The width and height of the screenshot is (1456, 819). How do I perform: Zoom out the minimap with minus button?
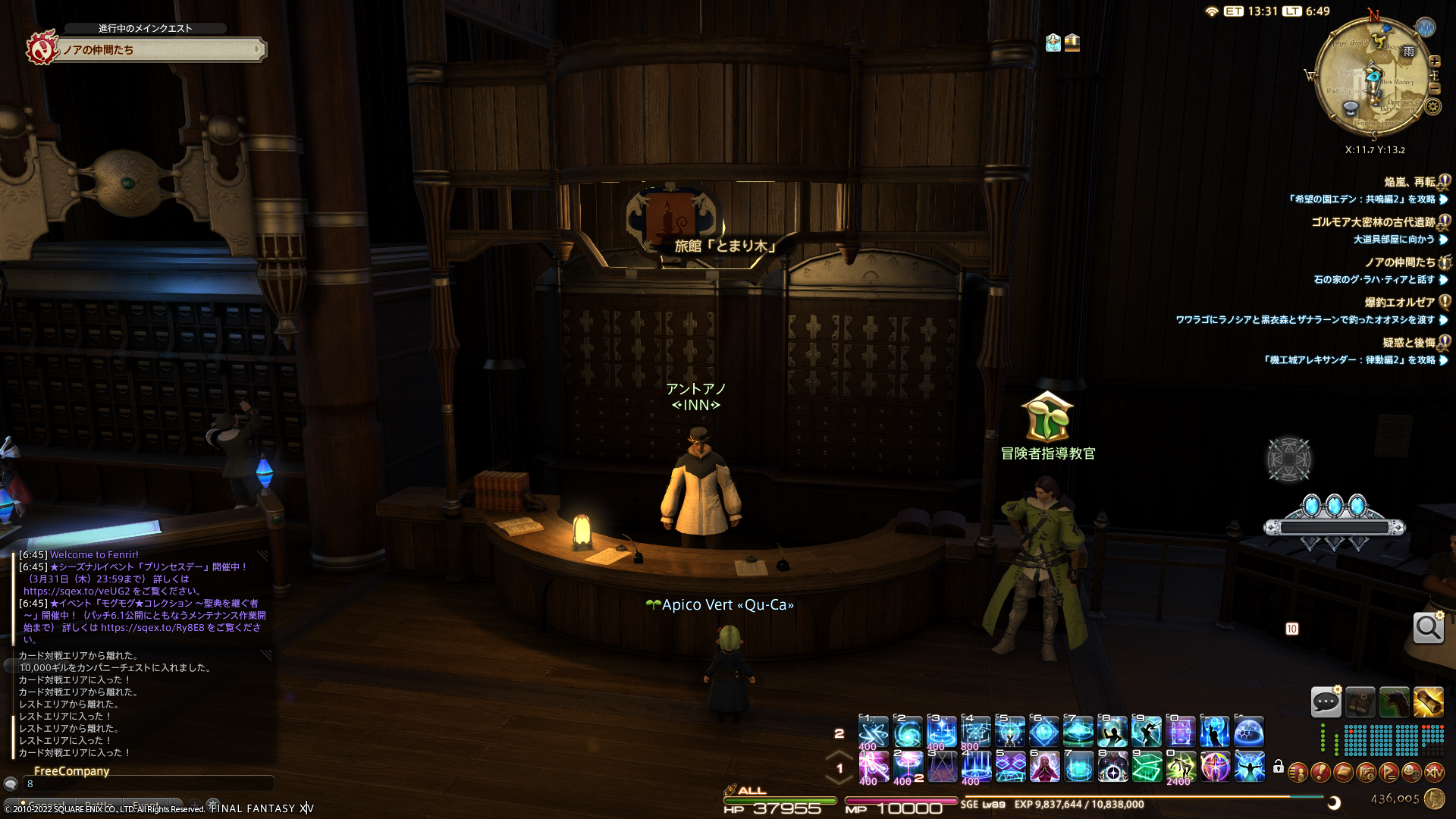1434,88
